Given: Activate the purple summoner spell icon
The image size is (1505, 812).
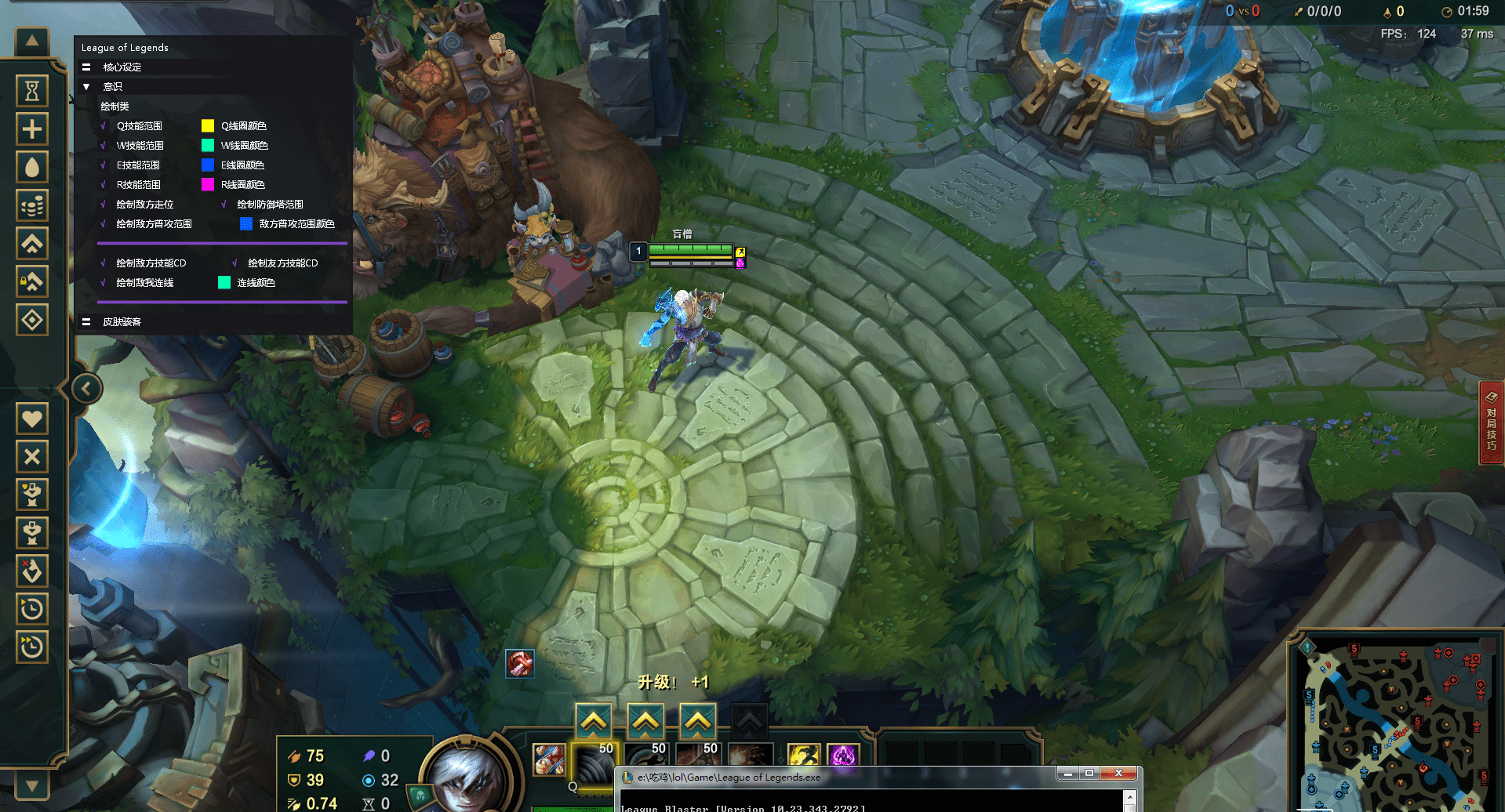Looking at the screenshot, I should [x=843, y=756].
